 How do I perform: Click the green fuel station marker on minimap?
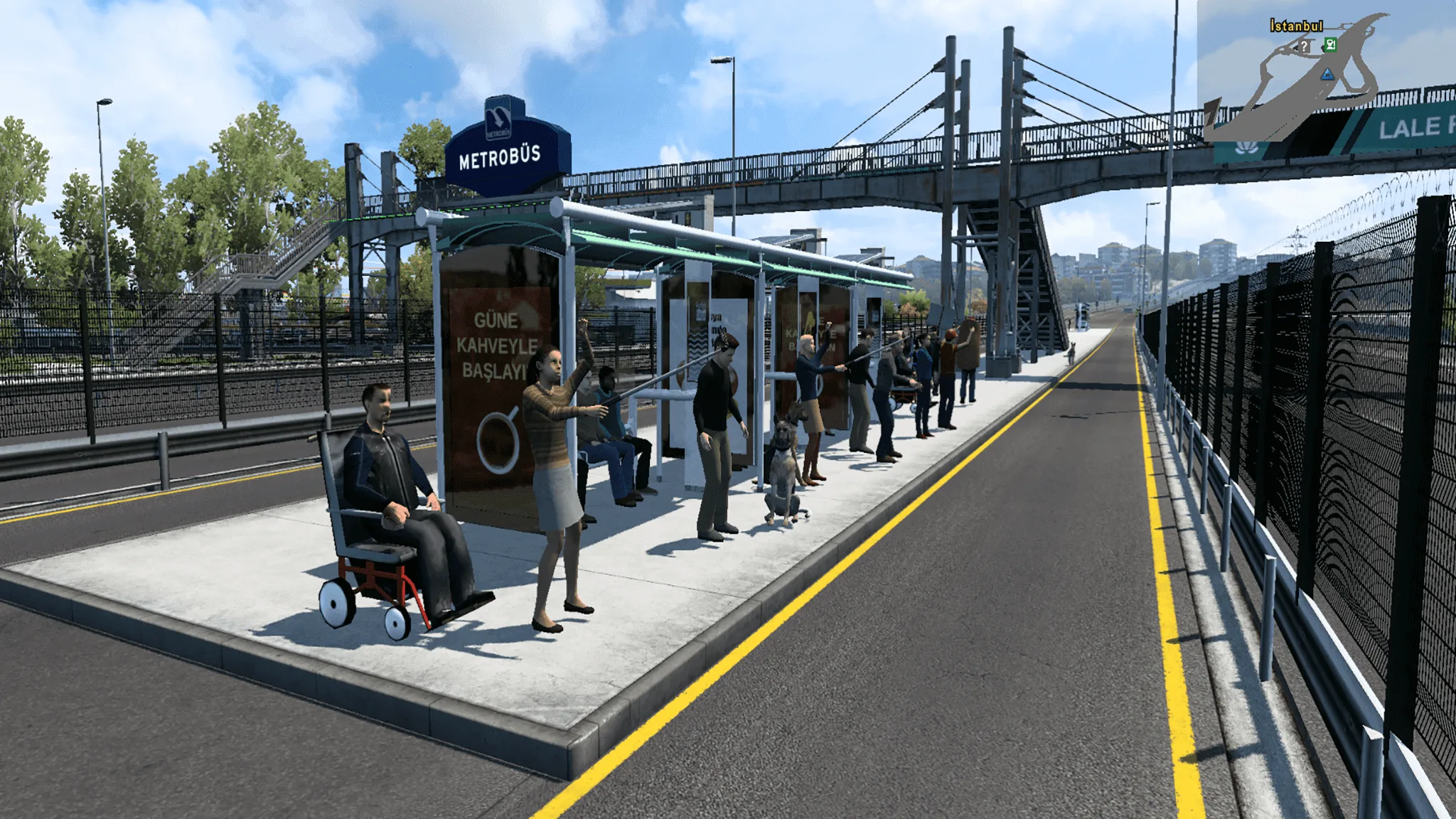(x=1329, y=45)
